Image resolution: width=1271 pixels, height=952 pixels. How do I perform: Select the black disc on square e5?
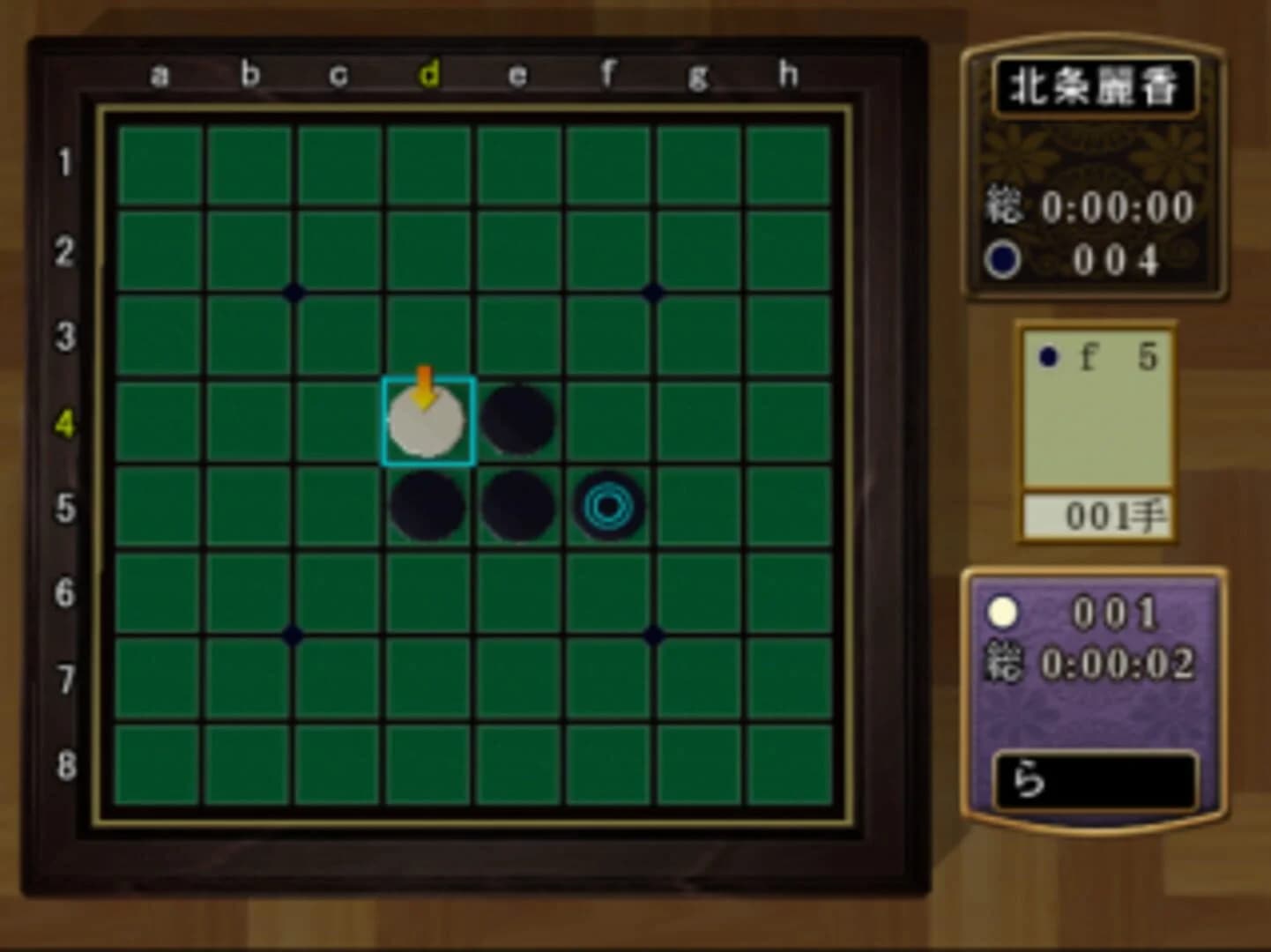[517, 507]
